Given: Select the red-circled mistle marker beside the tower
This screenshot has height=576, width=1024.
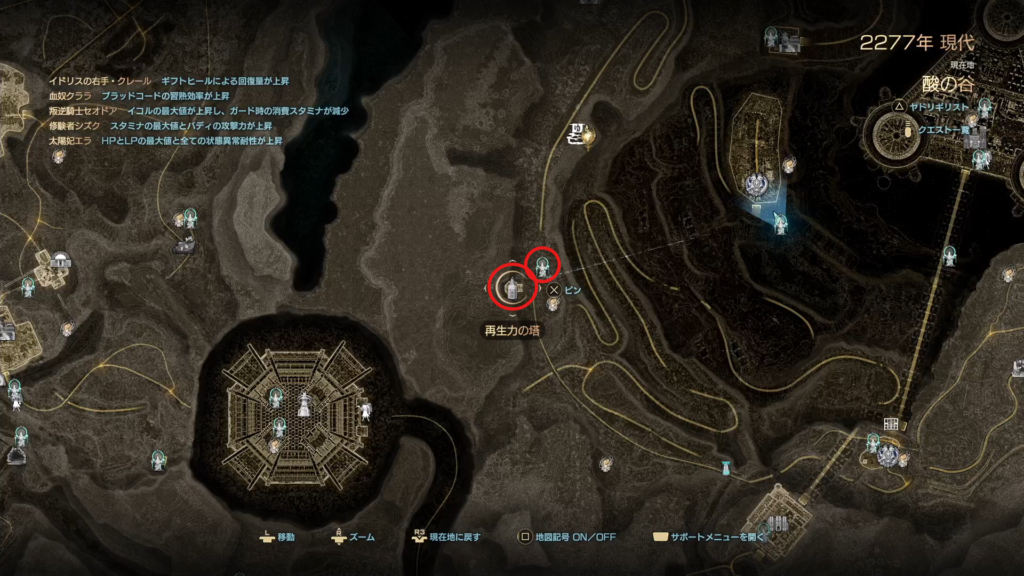Looking at the screenshot, I should coord(542,266).
